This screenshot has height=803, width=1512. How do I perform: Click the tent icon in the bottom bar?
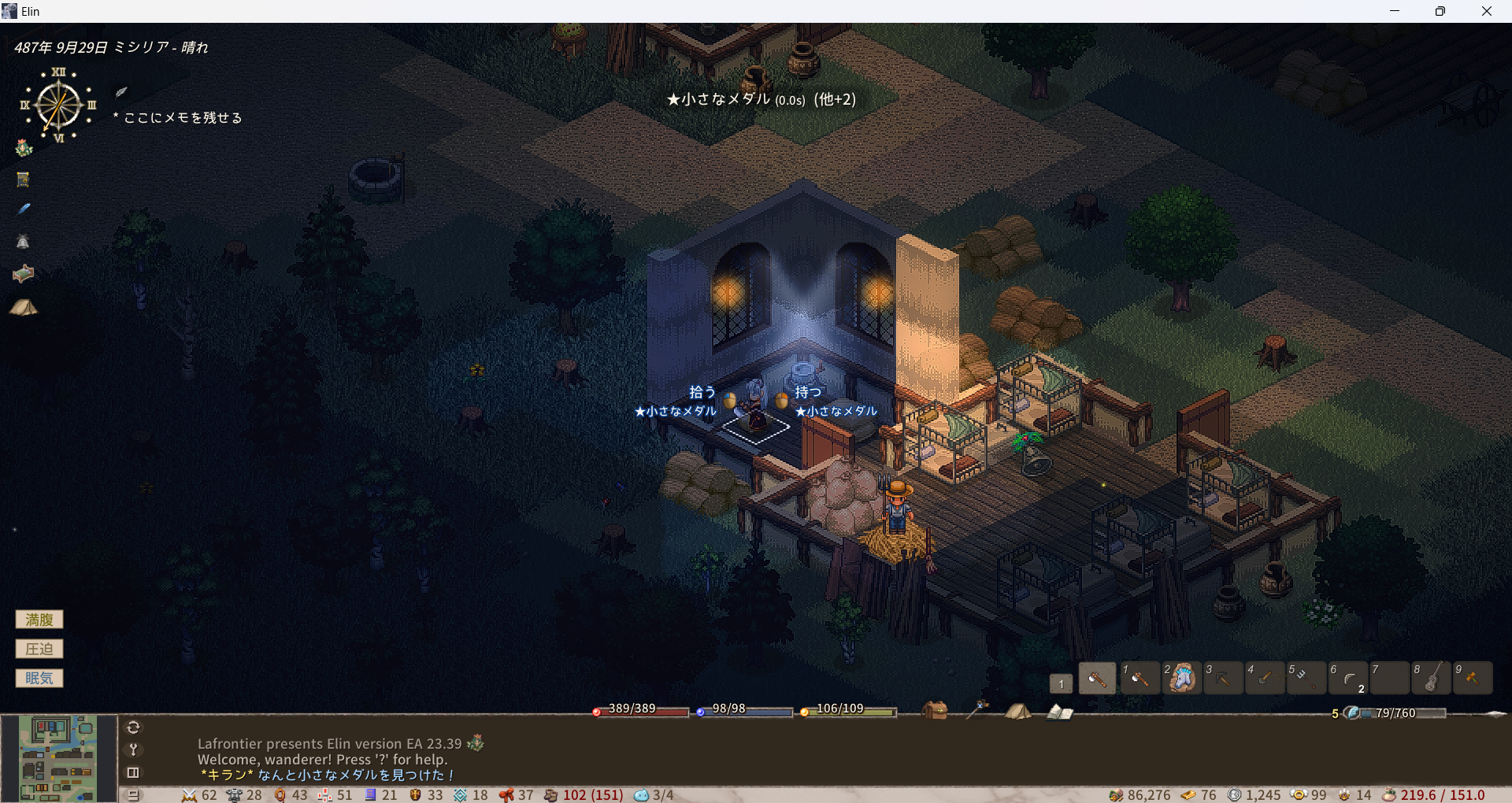click(1017, 711)
